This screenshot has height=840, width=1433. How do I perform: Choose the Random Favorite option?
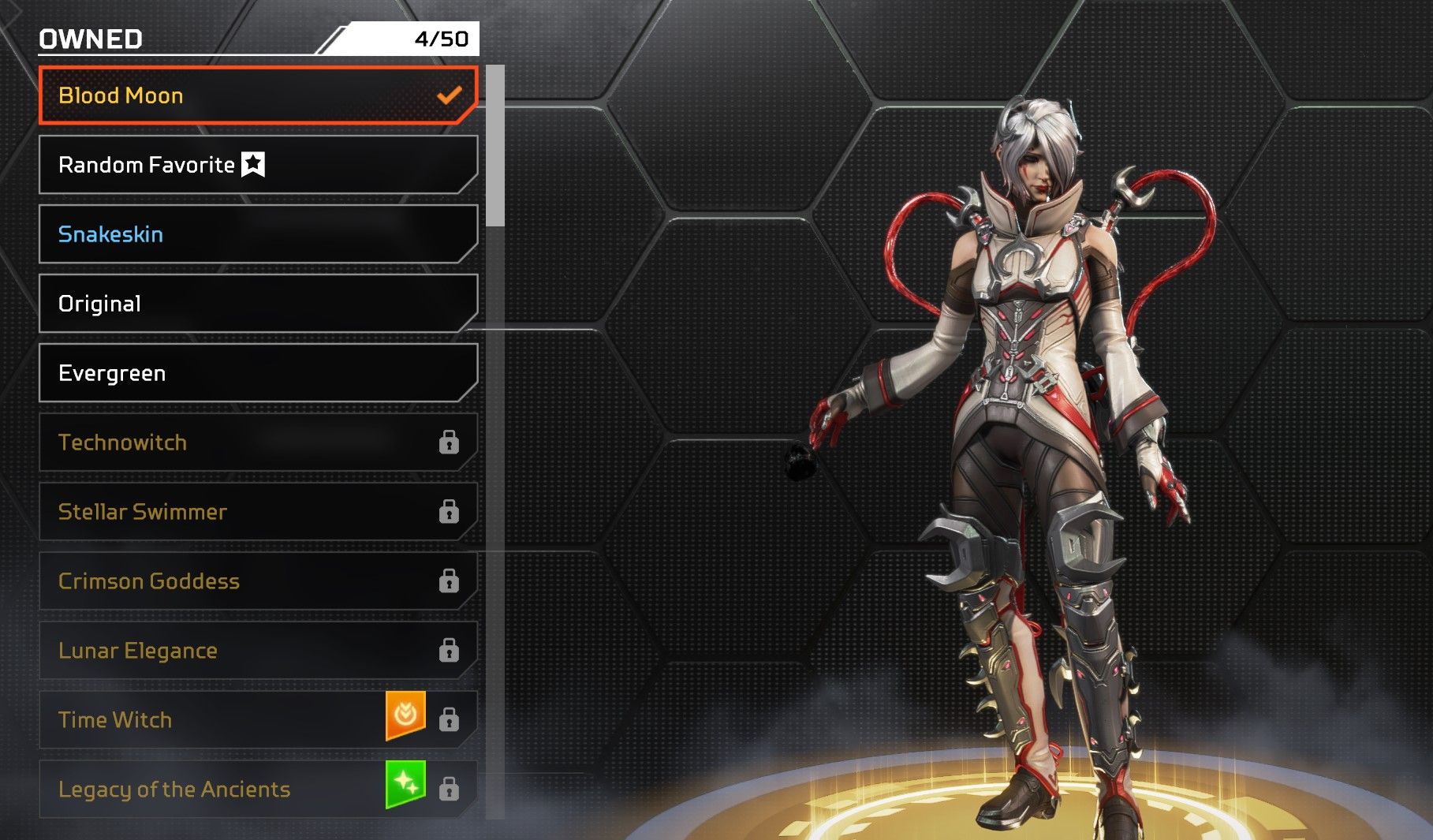[x=257, y=165]
